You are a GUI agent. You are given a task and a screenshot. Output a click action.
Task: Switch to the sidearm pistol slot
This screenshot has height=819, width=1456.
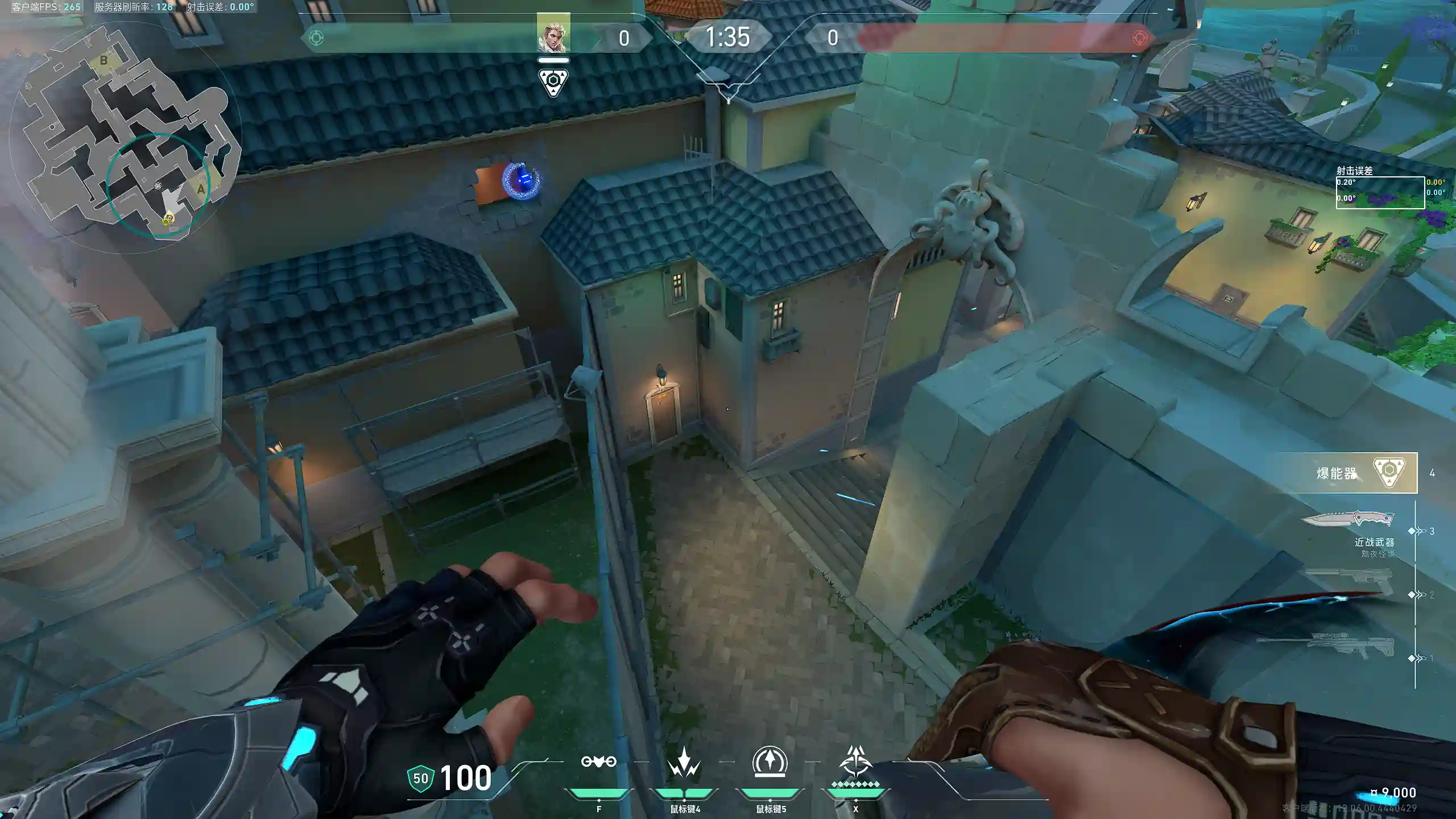pyautogui.click(x=1349, y=581)
